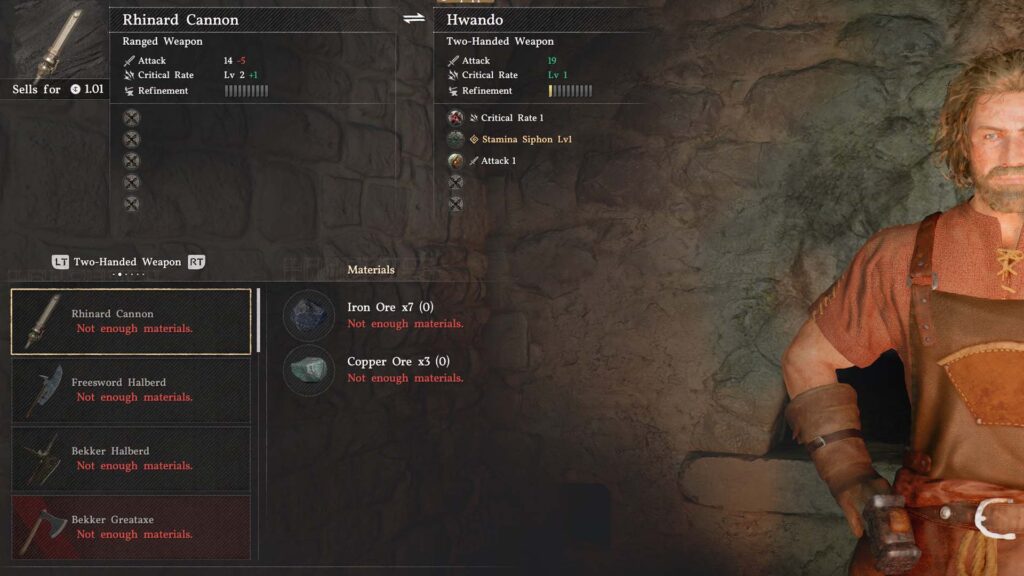Pick the Bekker Greataxe recipe
This screenshot has width=1024, height=576.
tap(131, 527)
